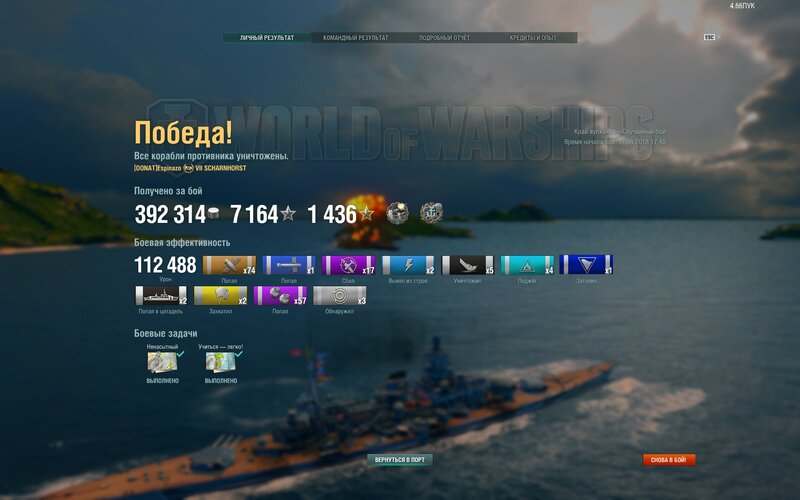Select the Личный результат tab
The width and height of the screenshot is (800, 500).
click(x=267, y=38)
